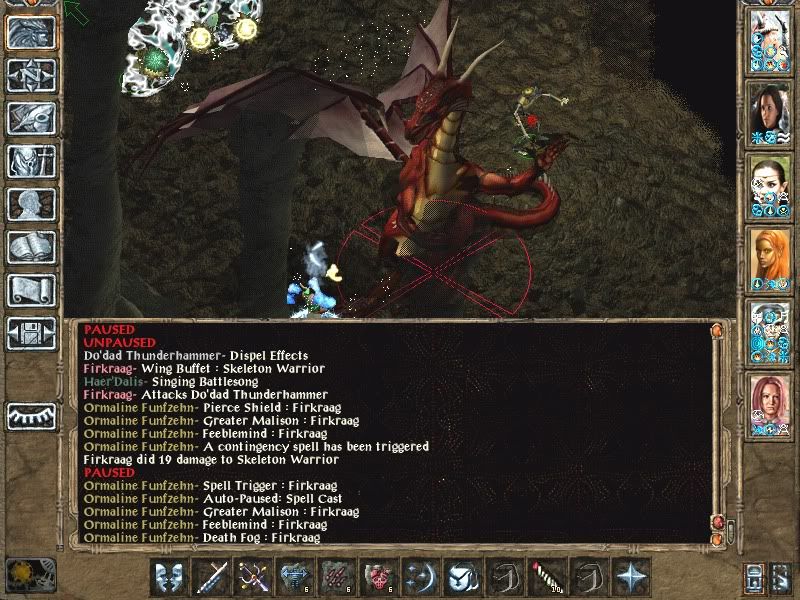Image resolution: width=800 pixels, height=600 pixels.
Task: Open the mage spellbook with the open-book button
Action: pos(31,247)
